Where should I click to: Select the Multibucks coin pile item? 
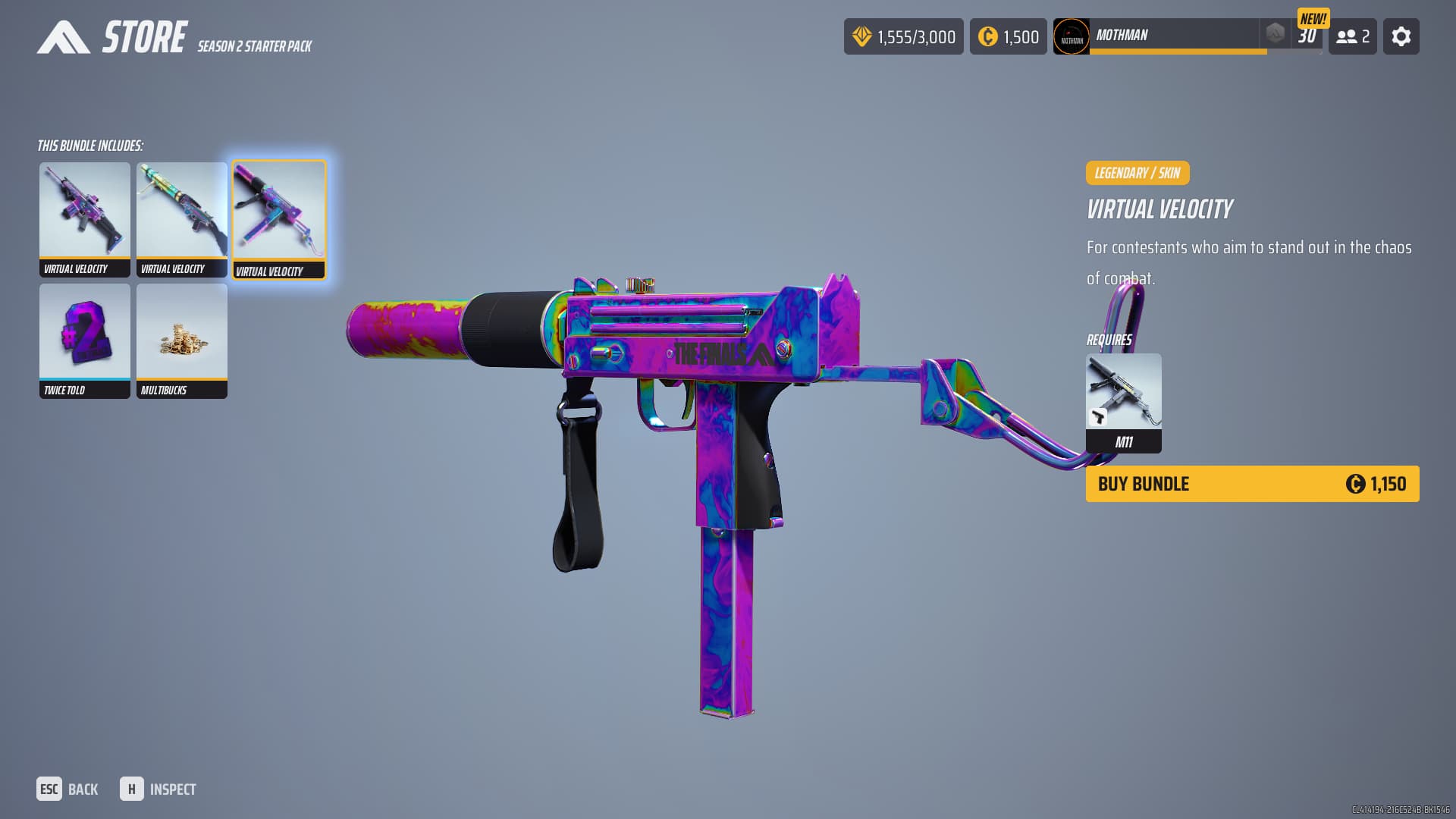[x=182, y=340]
